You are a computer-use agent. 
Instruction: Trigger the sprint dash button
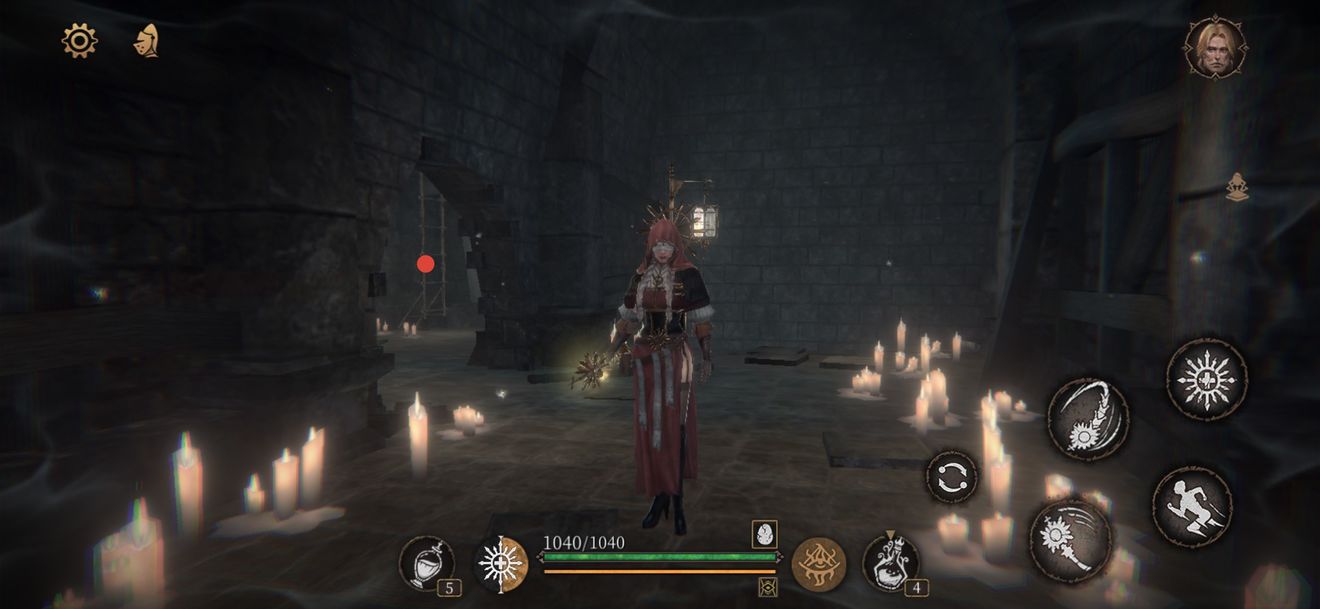1192,507
